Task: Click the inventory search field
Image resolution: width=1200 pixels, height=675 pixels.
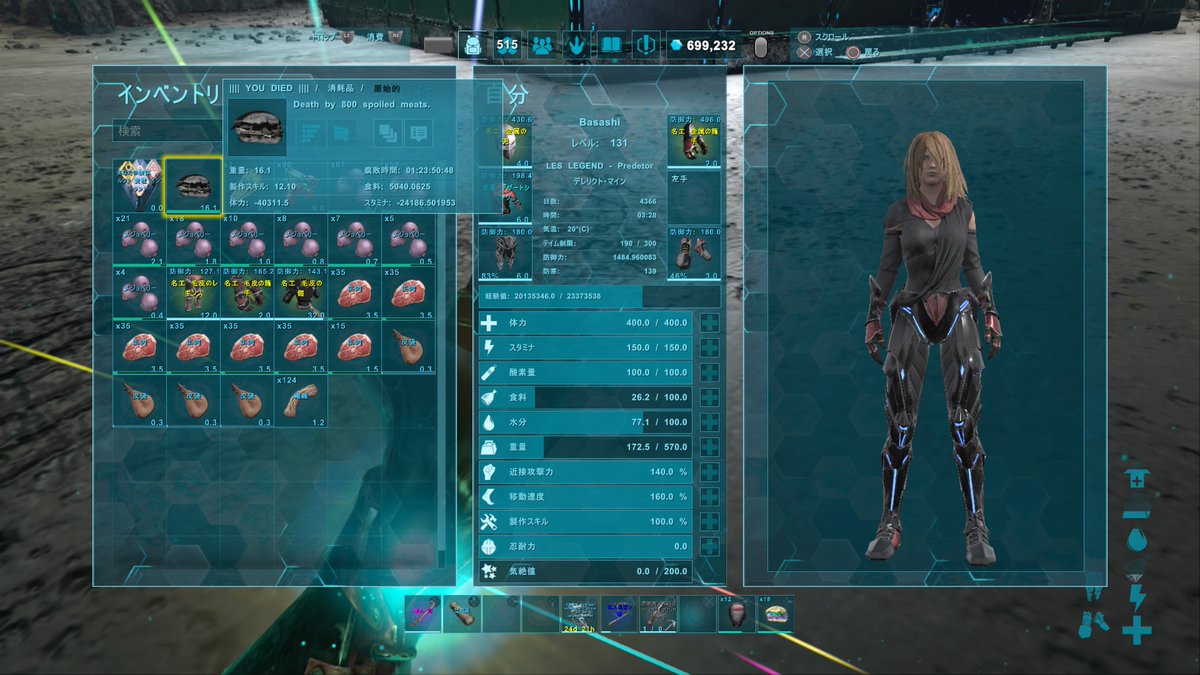Action: [165, 131]
